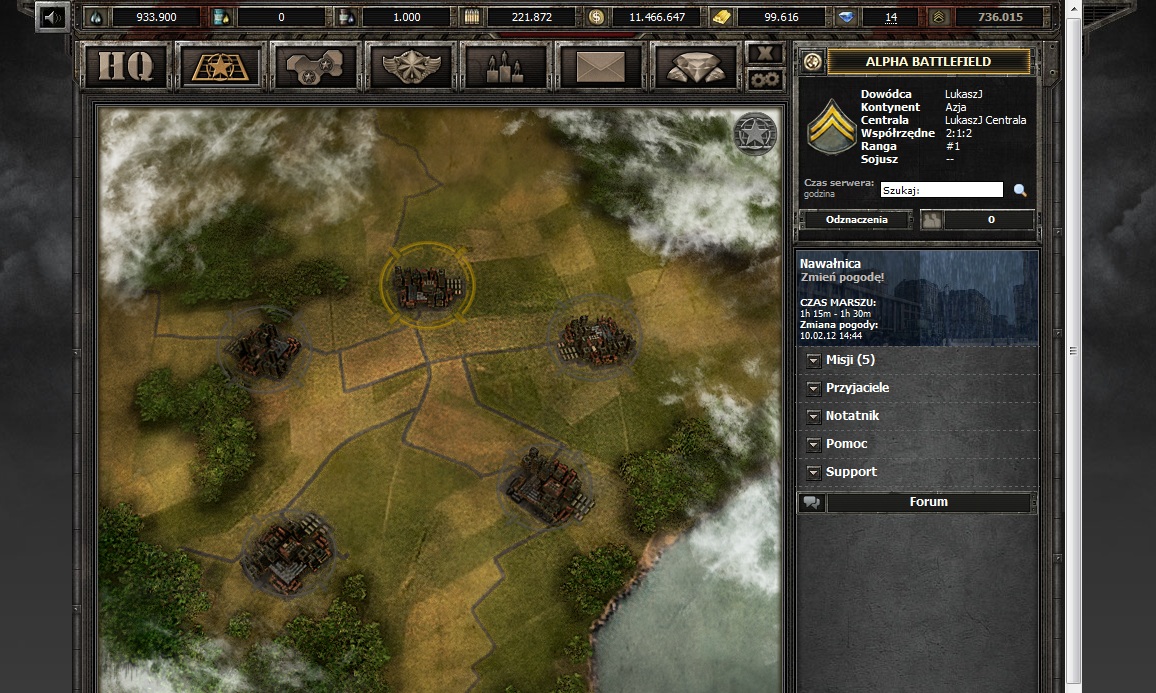Click the magnifying glass search icon
The width and height of the screenshot is (1156, 693).
click(1020, 190)
